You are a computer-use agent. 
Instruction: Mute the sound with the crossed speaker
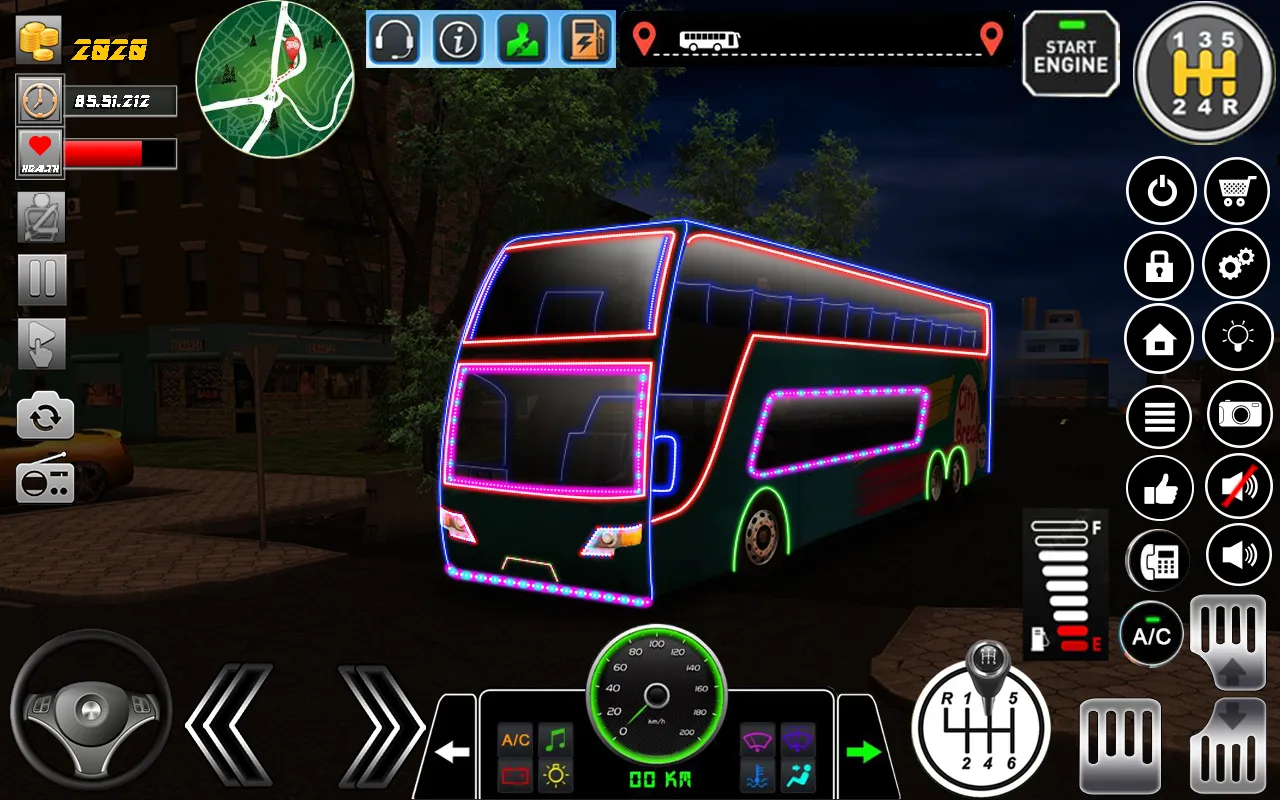click(x=1237, y=489)
